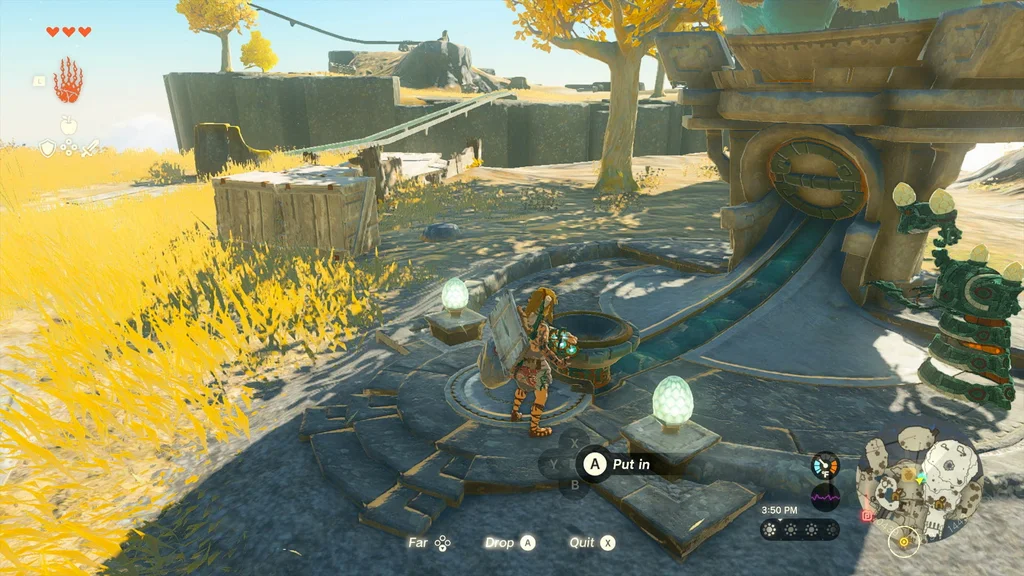Click the red shrine sensor icon
This screenshot has width=1024, height=576.
[866, 516]
